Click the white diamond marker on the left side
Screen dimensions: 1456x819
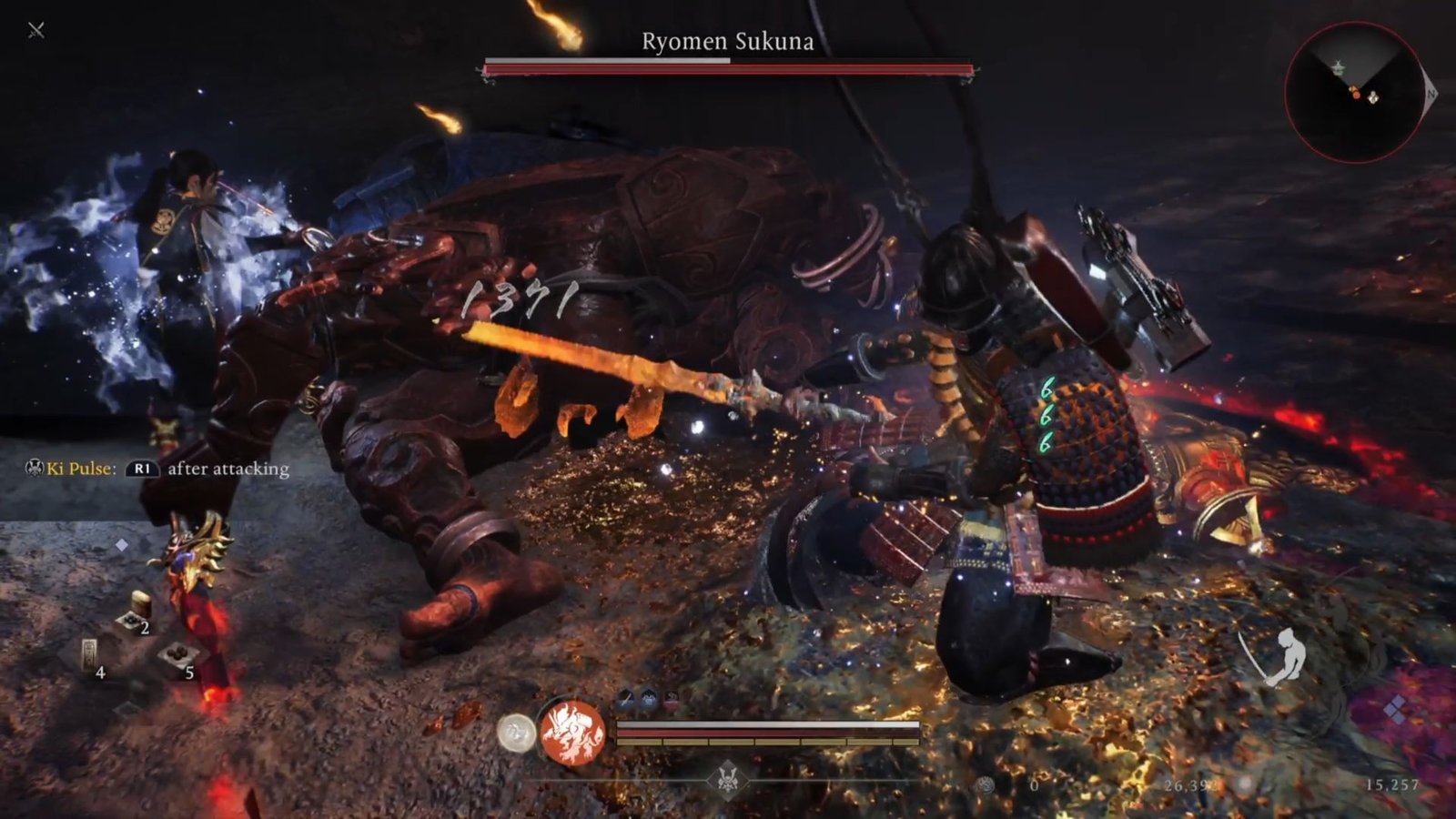click(121, 544)
